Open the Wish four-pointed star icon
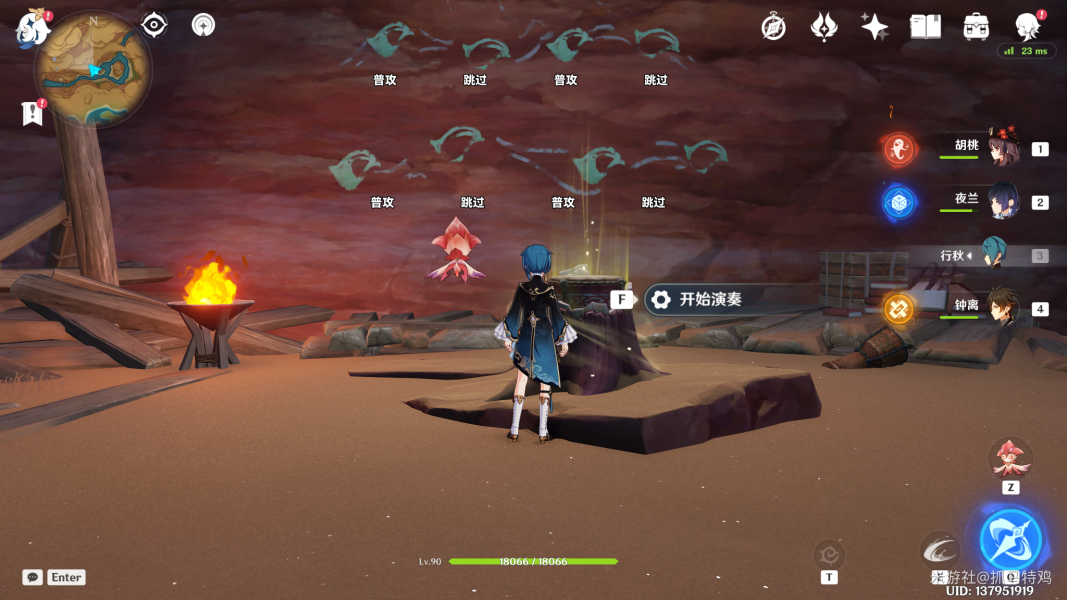Viewport: 1067px width, 600px height. tap(874, 27)
